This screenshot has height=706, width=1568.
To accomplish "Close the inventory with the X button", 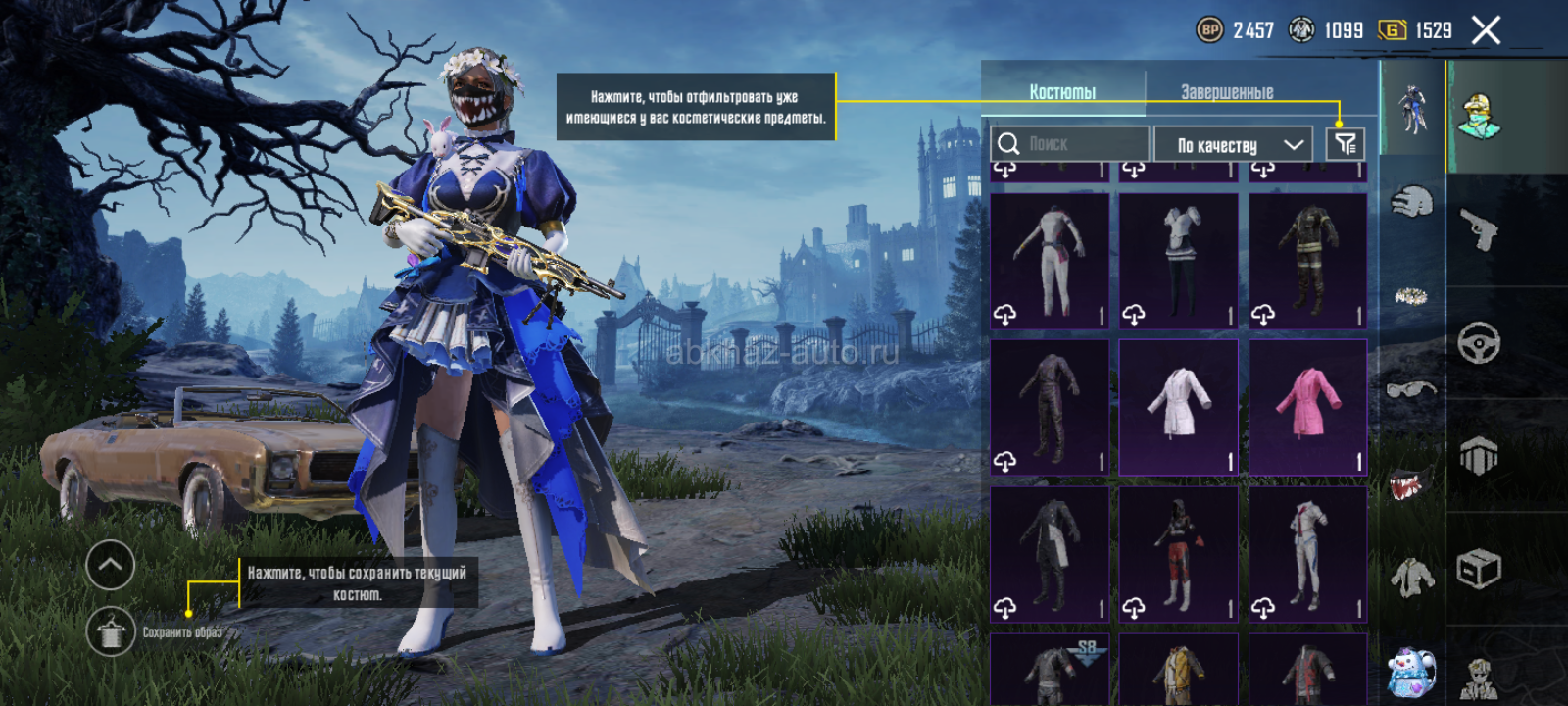I will tap(1486, 31).
